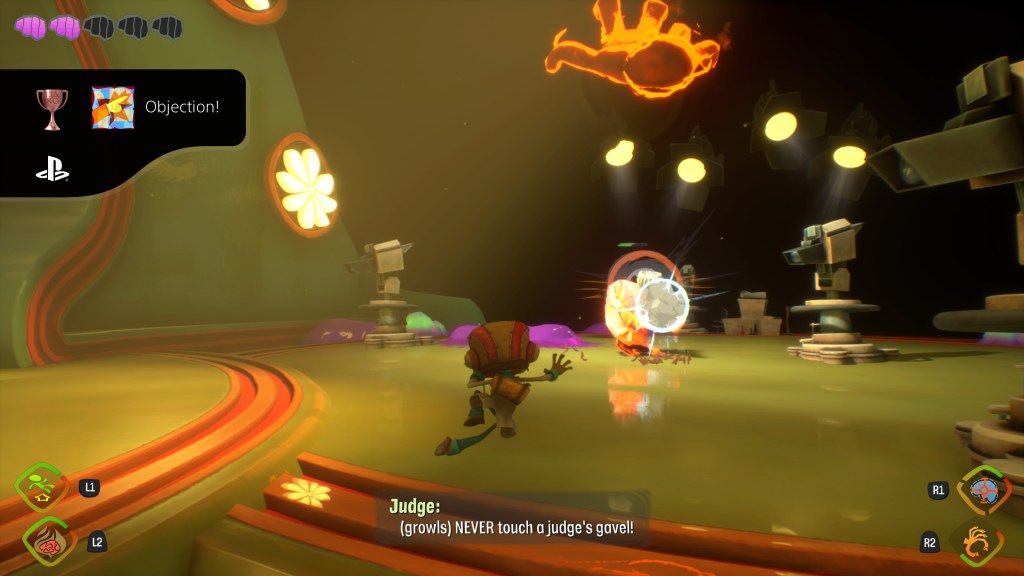Click the PlayStation logo in the notification

52,172
